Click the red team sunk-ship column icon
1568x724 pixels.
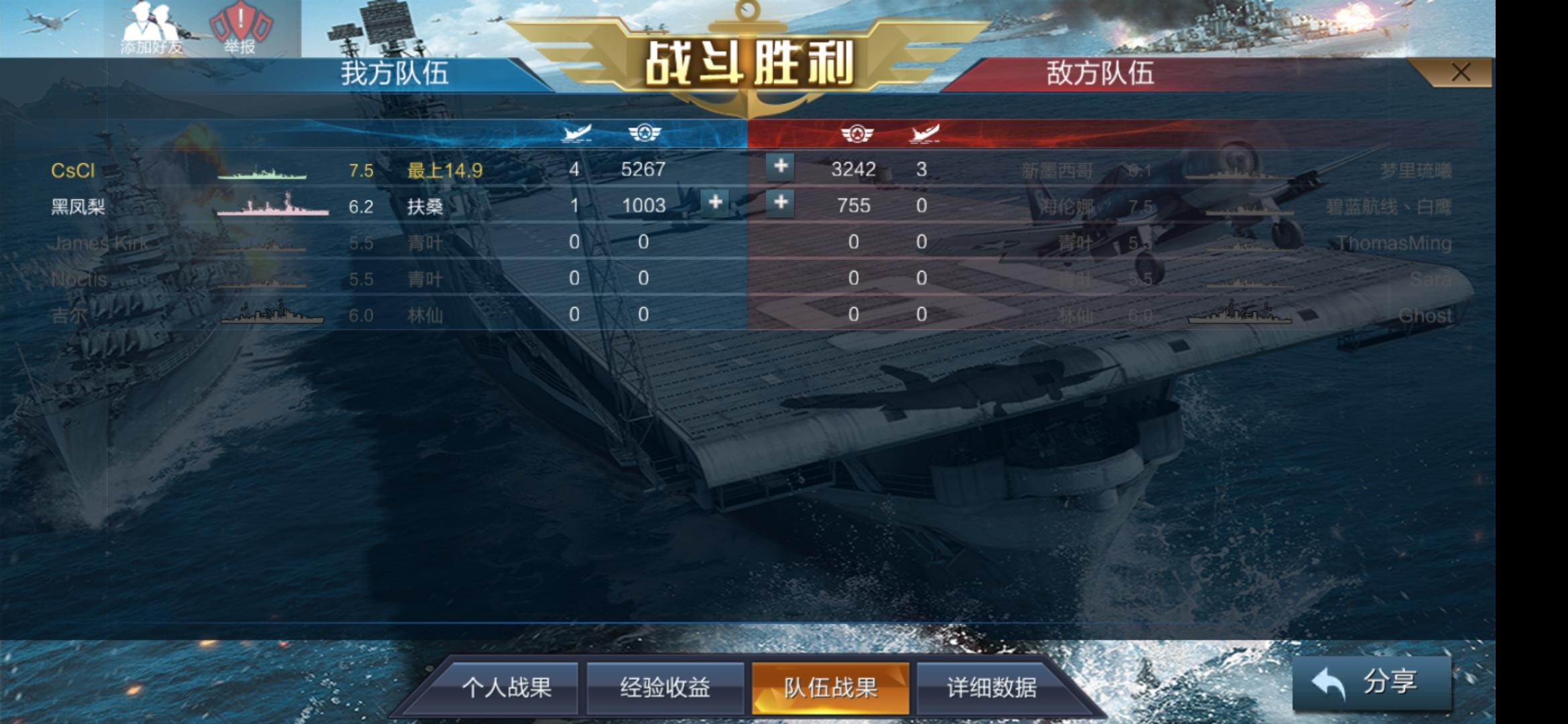[926, 133]
